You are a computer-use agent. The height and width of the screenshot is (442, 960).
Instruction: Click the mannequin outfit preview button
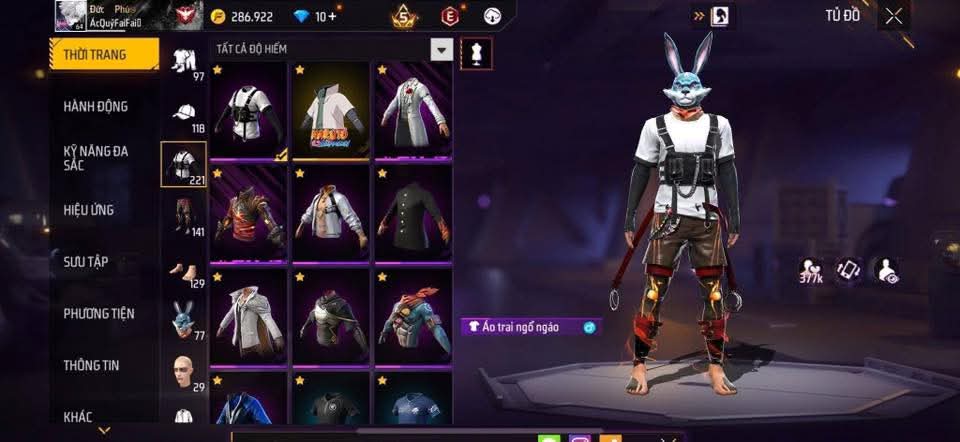pyautogui.click(x=475, y=54)
